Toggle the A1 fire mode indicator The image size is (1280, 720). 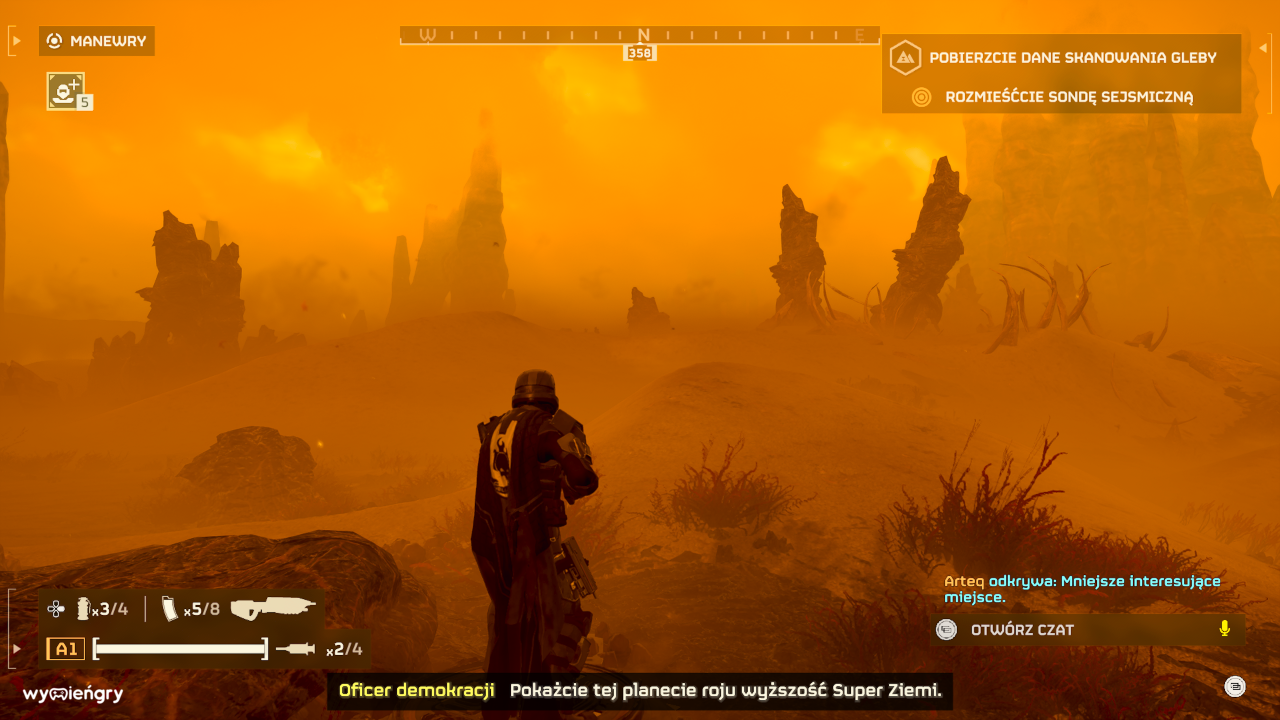point(66,648)
